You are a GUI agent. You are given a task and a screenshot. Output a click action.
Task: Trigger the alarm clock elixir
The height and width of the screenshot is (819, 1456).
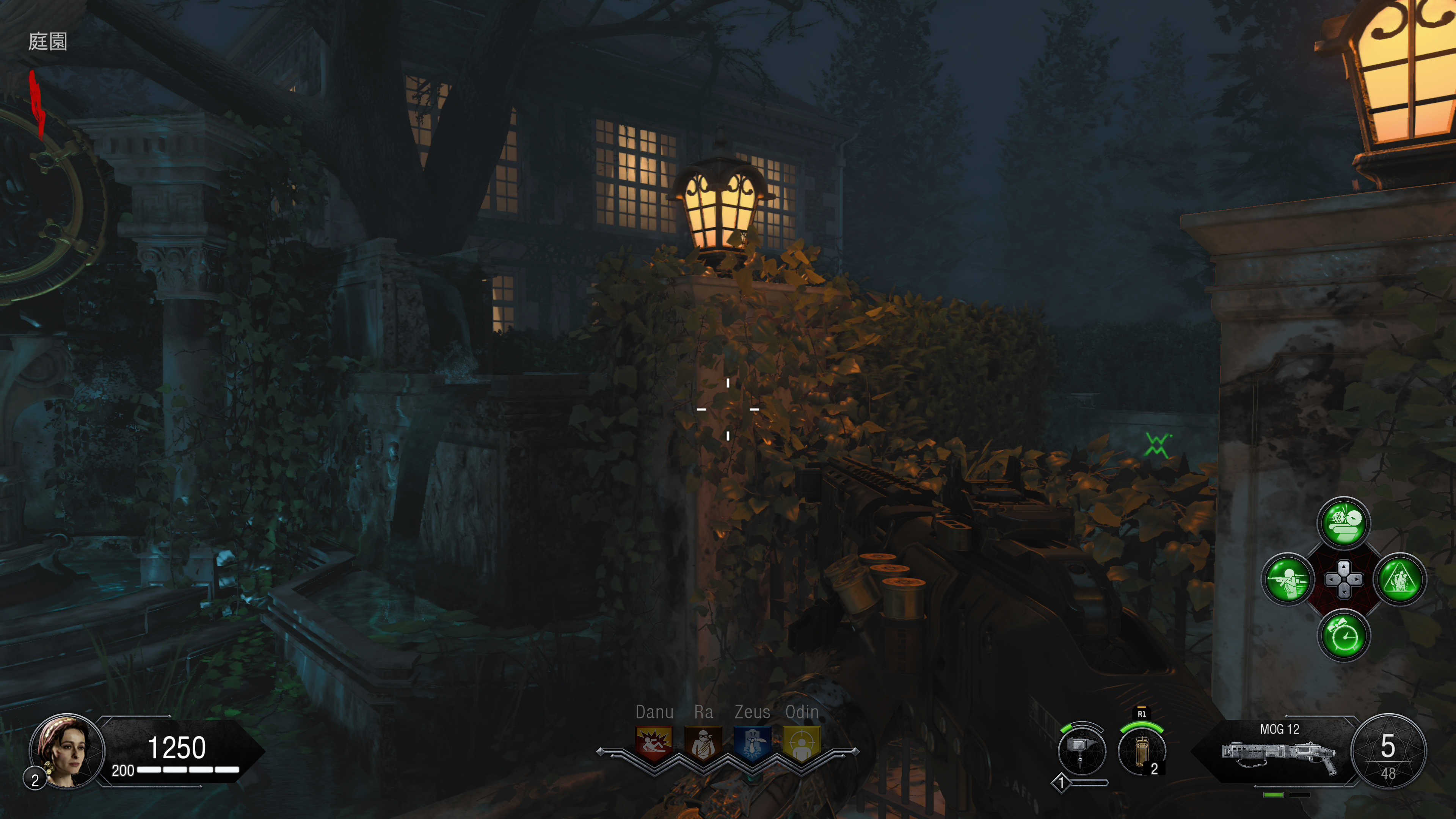tap(1344, 636)
